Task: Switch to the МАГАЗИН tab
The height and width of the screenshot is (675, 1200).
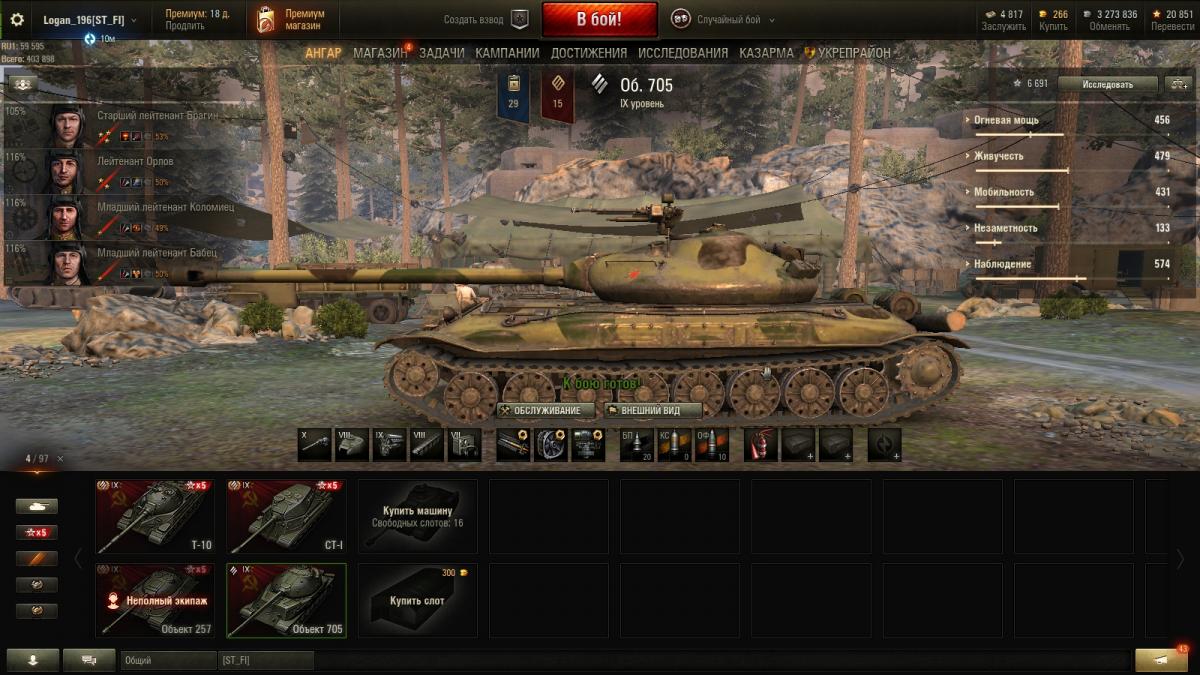Action: pos(380,53)
